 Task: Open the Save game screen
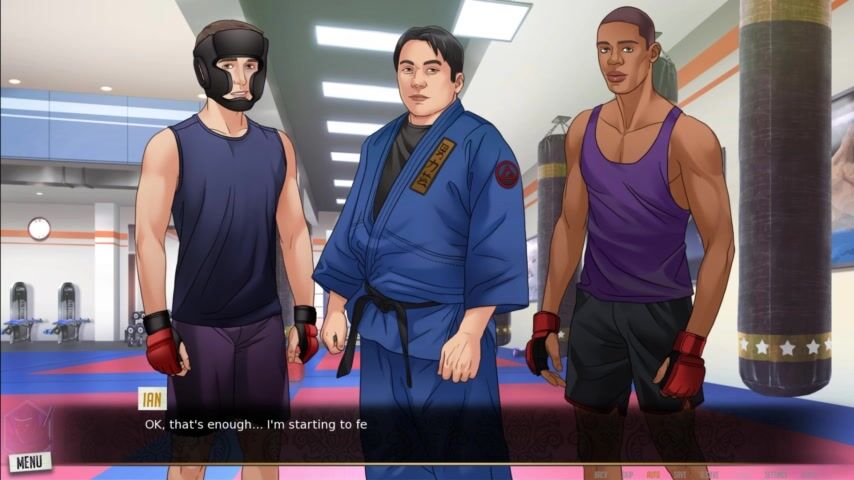pos(680,474)
